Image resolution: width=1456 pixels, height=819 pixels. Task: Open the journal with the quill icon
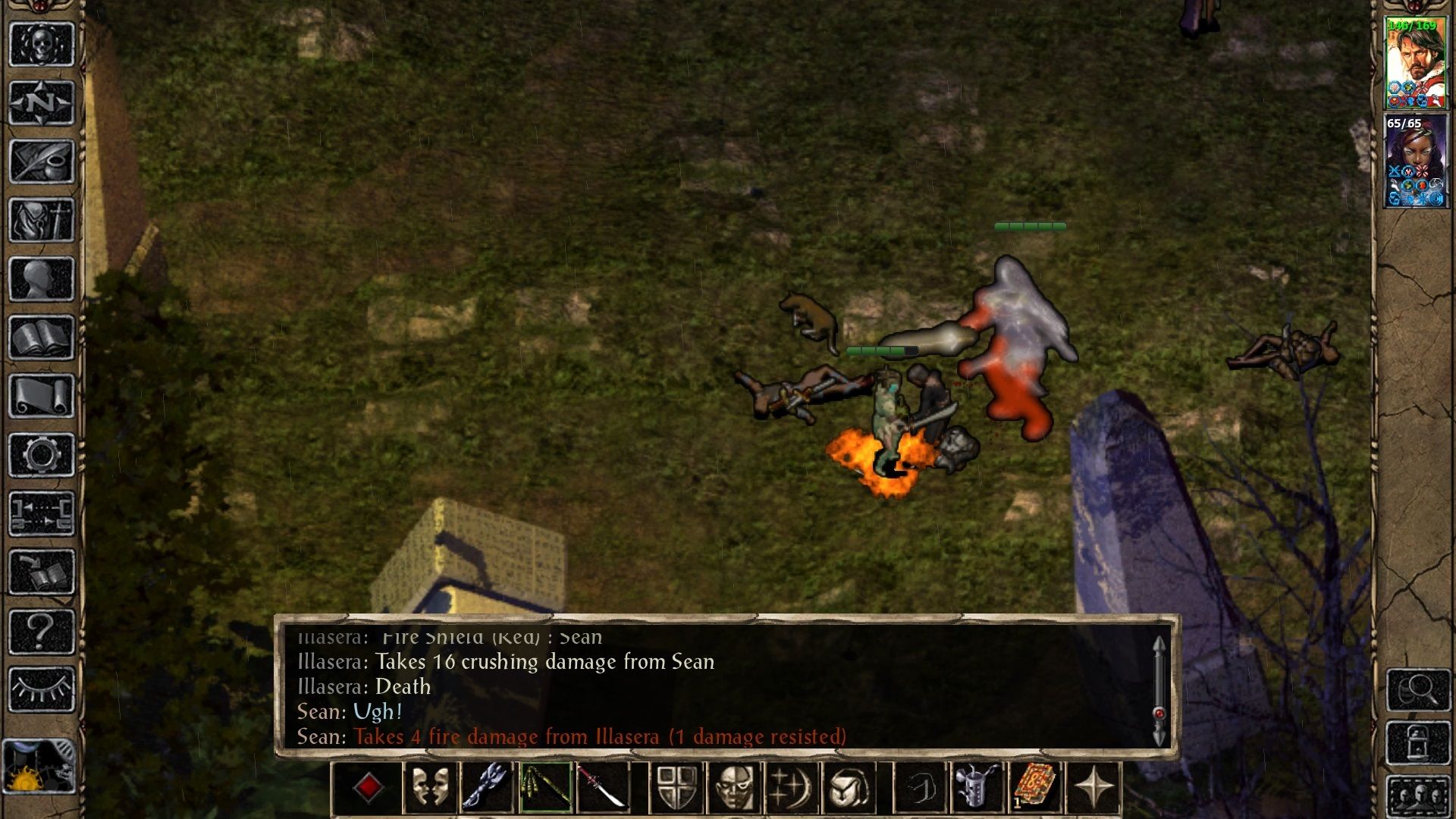point(42,162)
